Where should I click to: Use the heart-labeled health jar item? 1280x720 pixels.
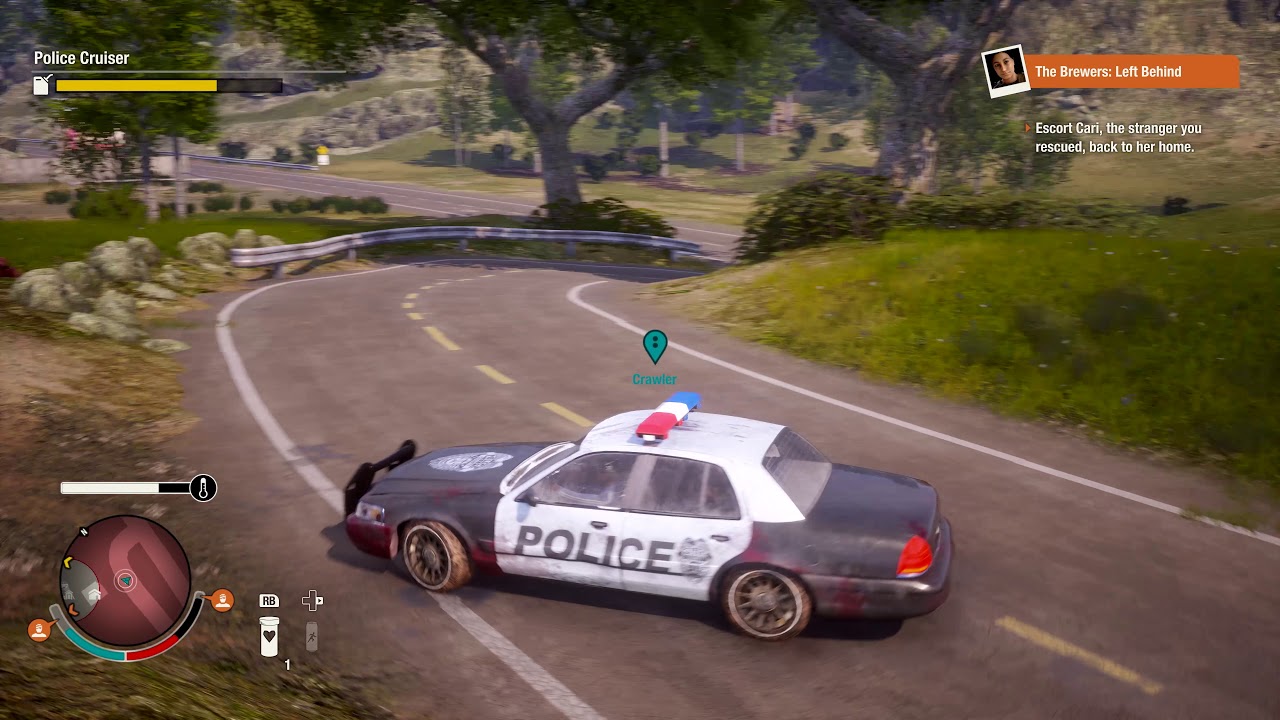pyautogui.click(x=269, y=636)
